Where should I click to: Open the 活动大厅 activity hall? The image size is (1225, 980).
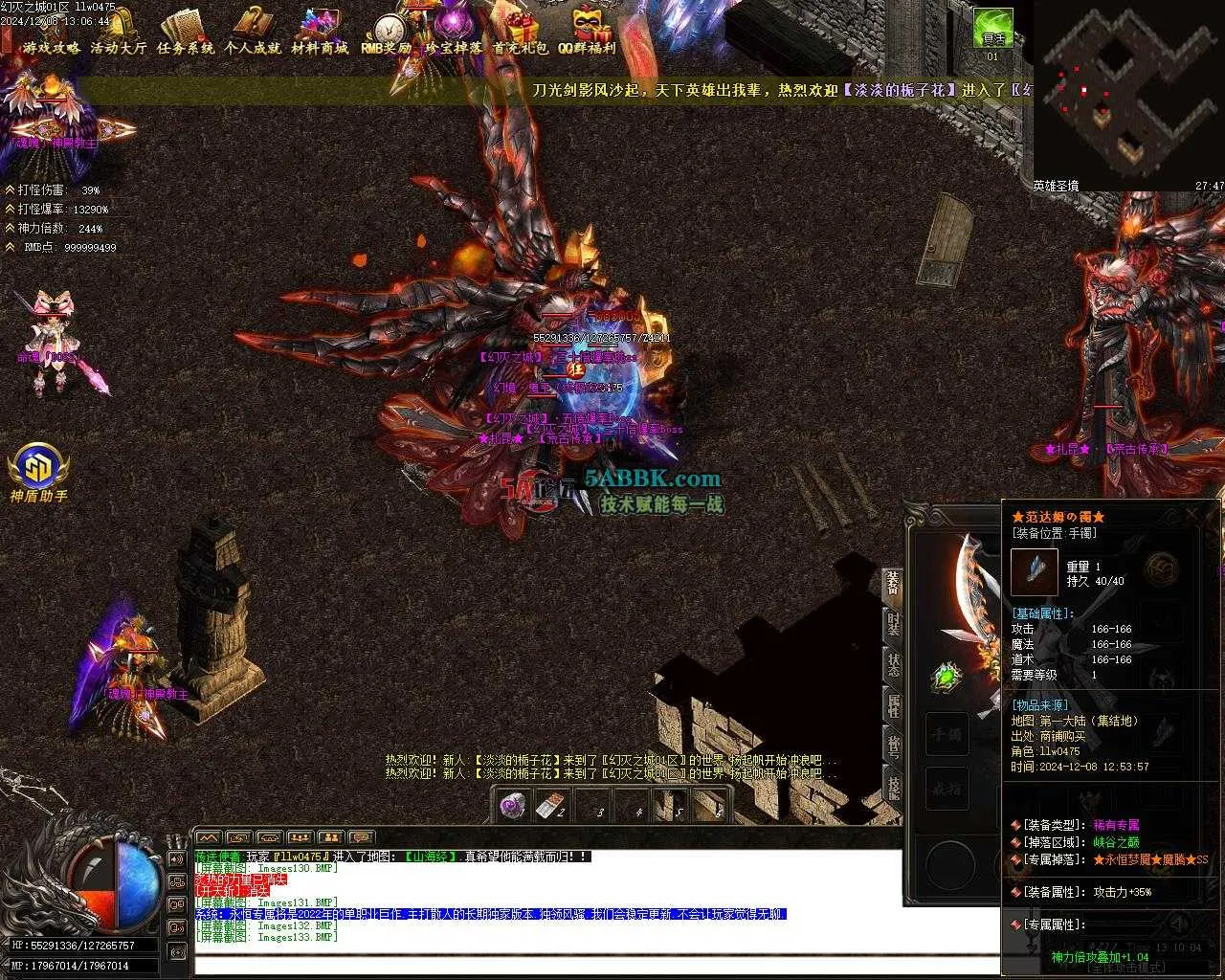click(119, 33)
